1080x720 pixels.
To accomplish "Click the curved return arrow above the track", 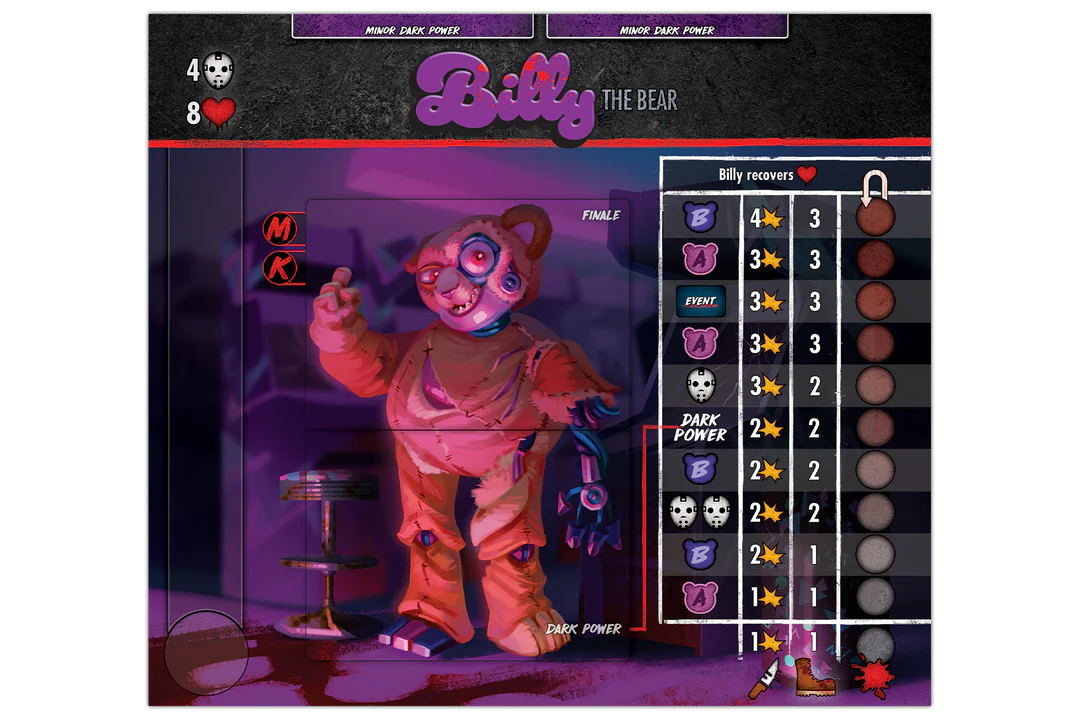I will pos(875,186).
